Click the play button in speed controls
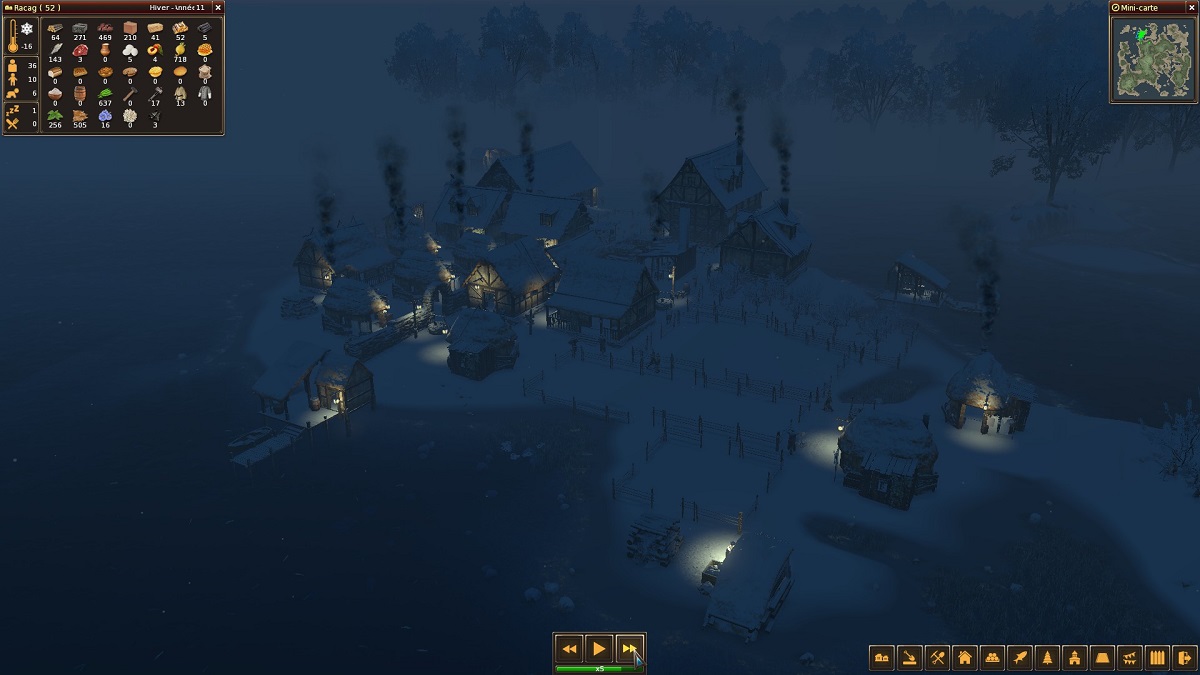Image resolution: width=1200 pixels, height=675 pixels. (599, 649)
